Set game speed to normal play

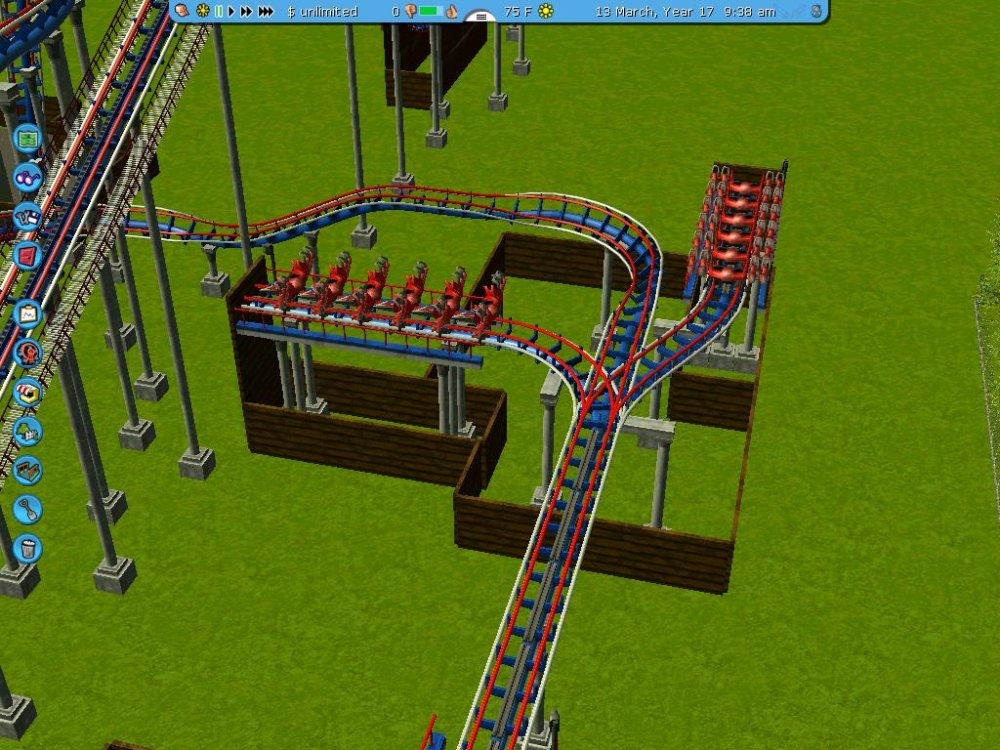click(232, 11)
